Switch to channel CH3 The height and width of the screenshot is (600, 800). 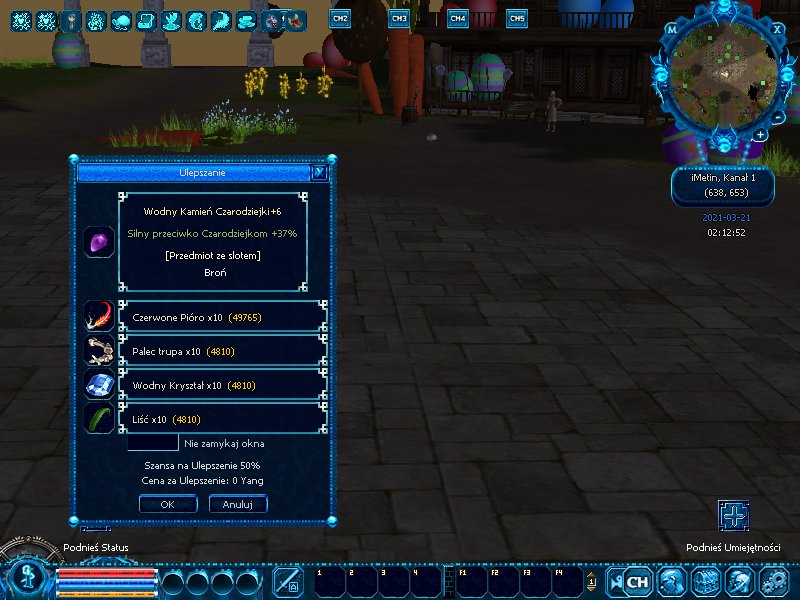(x=399, y=18)
